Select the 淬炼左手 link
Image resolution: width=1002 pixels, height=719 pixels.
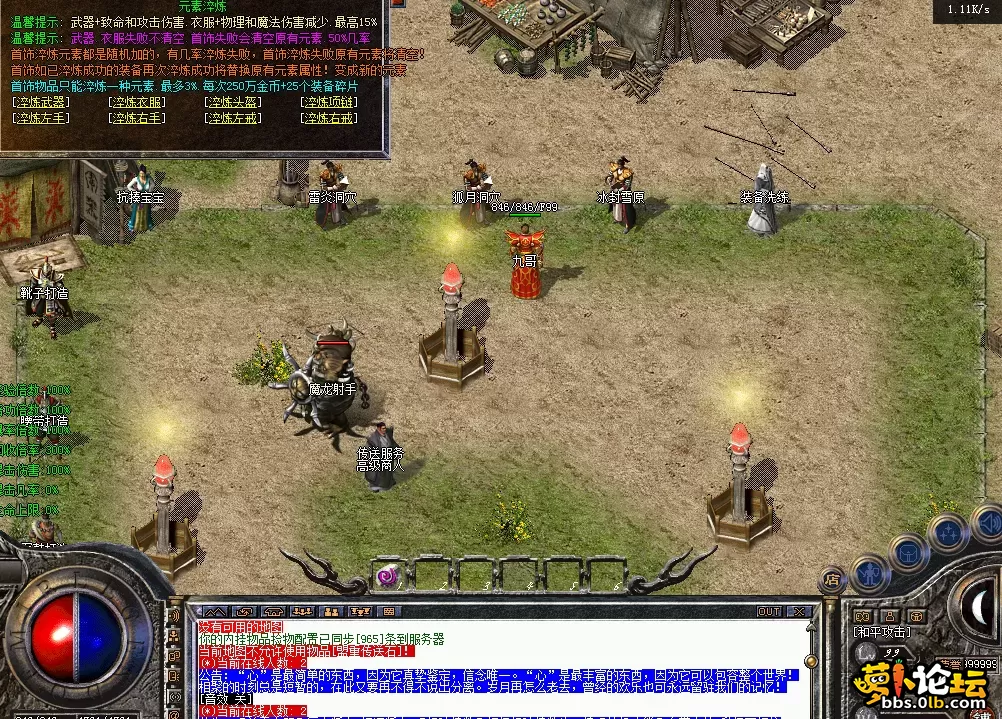click(41, 117)
